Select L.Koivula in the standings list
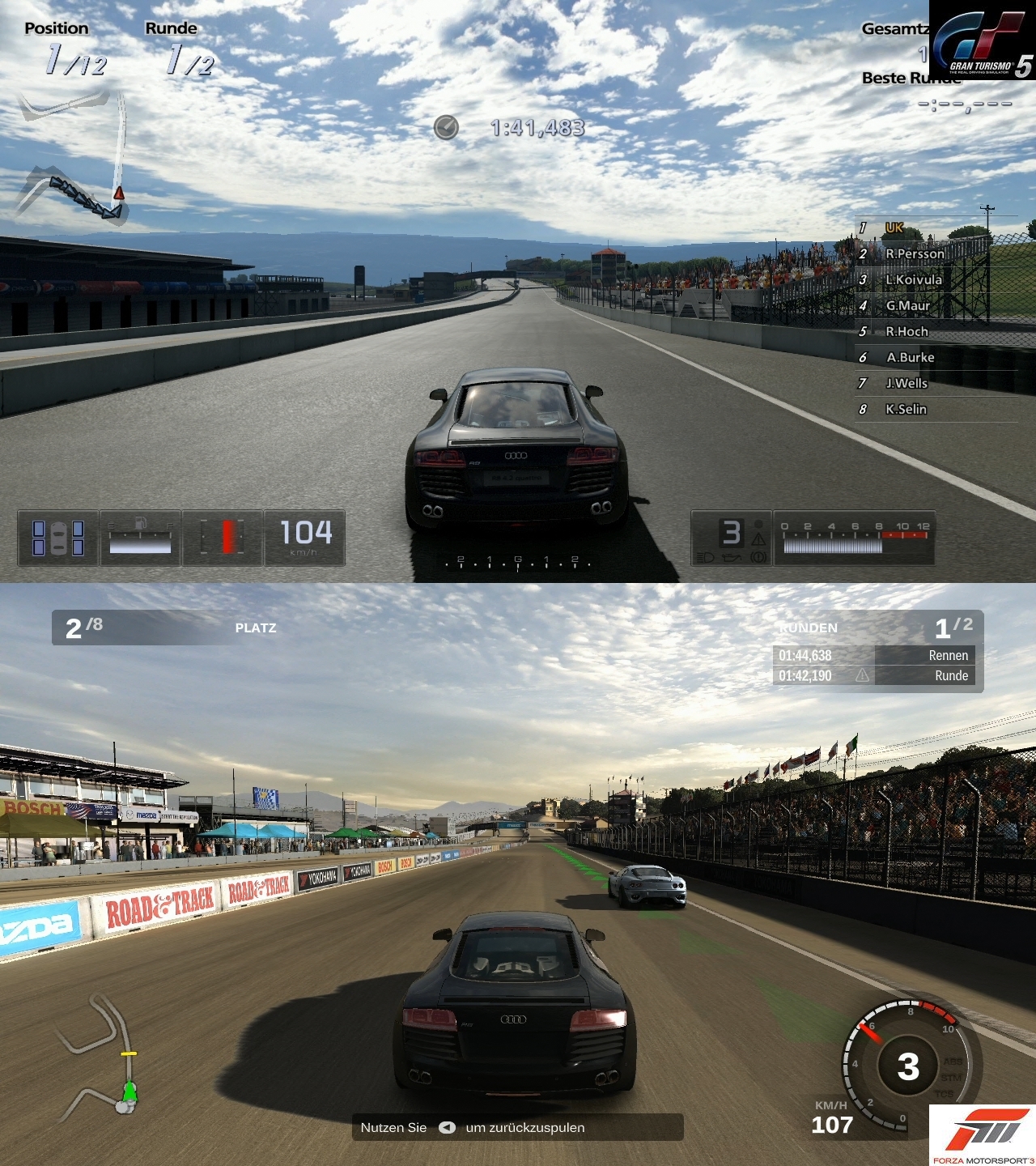The image size is (1036, 1166). [913, 279]
